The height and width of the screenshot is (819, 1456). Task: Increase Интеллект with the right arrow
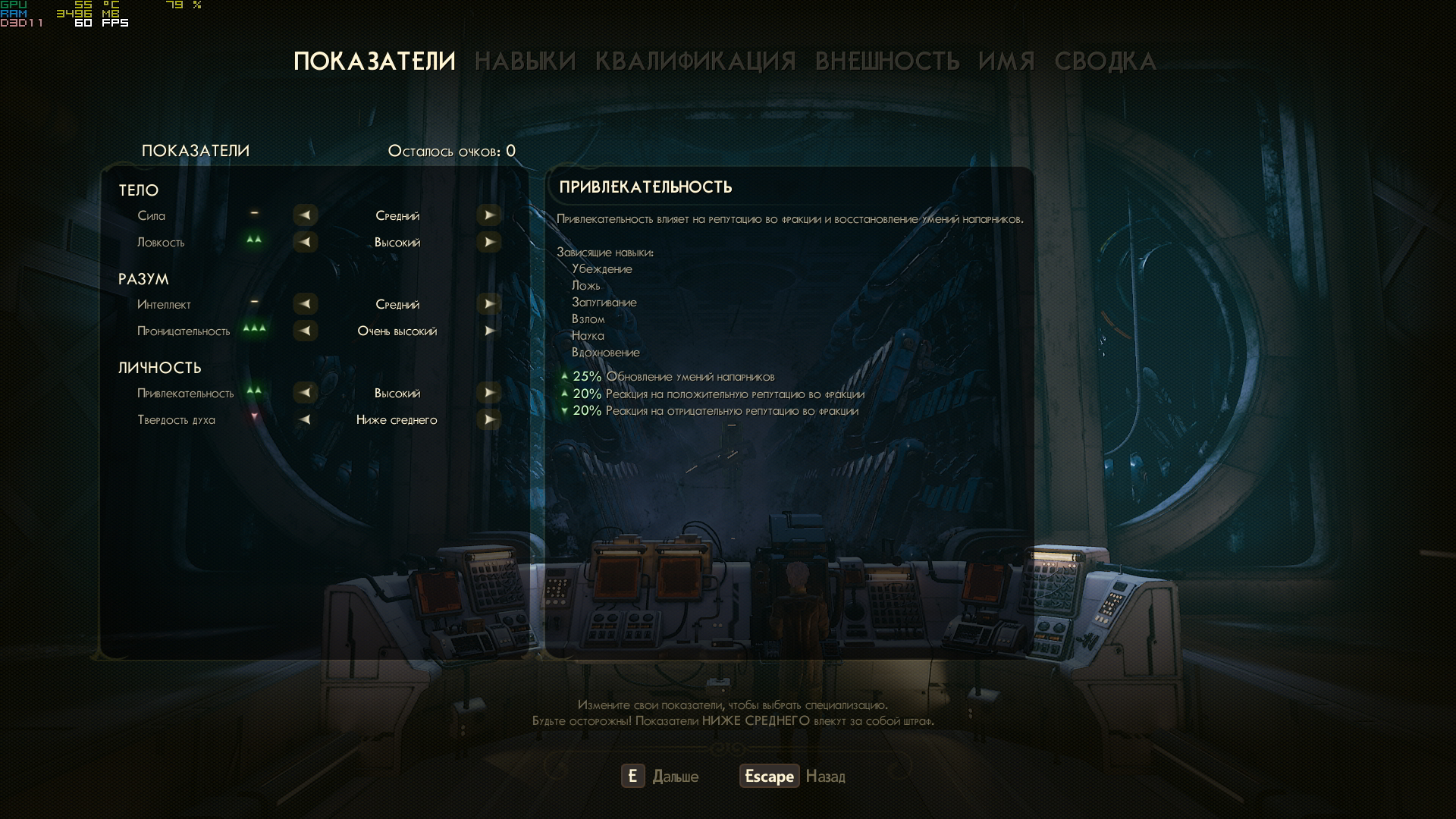(489, 304)
